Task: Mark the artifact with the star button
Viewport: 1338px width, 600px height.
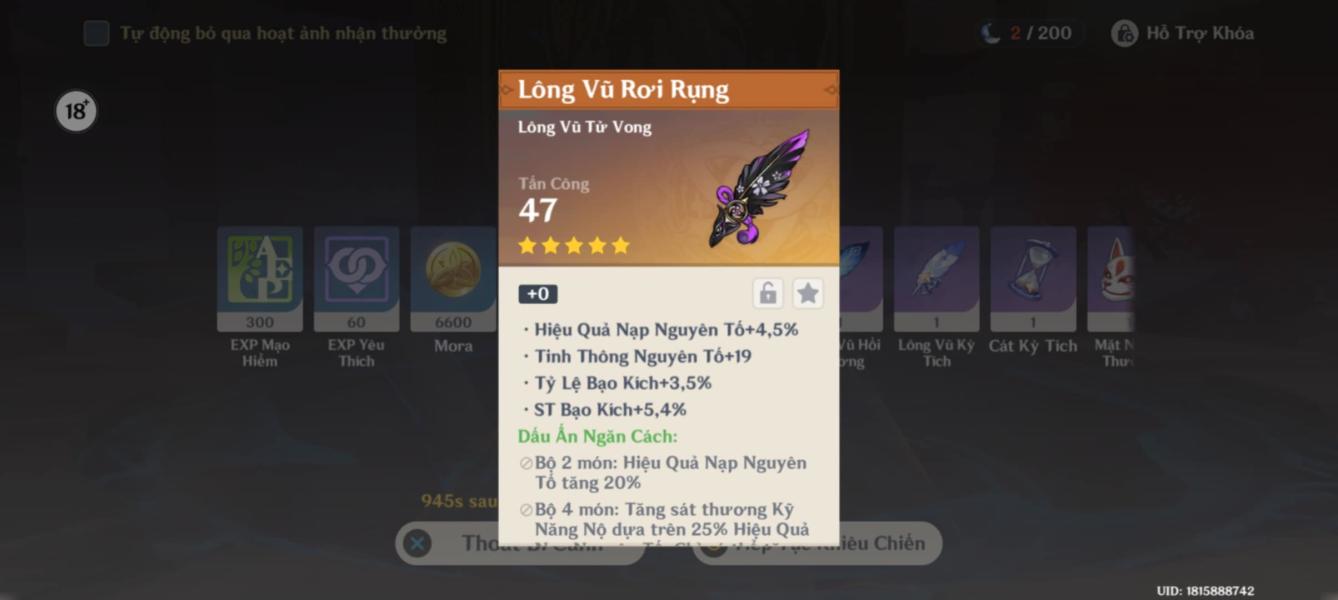Action: (808, 293)
